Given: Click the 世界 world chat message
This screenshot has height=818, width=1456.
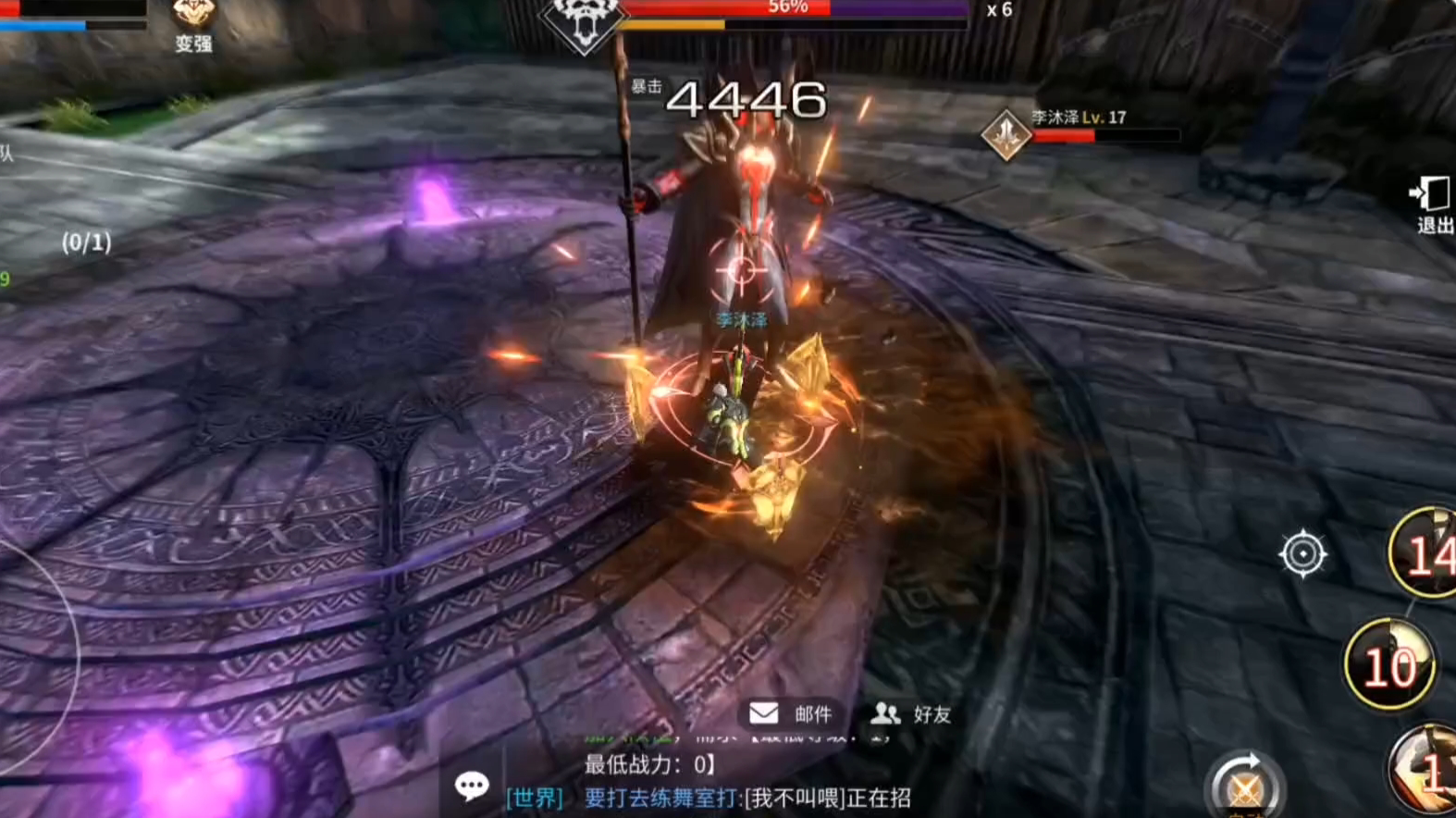Looking at the screenshot, I should click(x=708, y=798).
